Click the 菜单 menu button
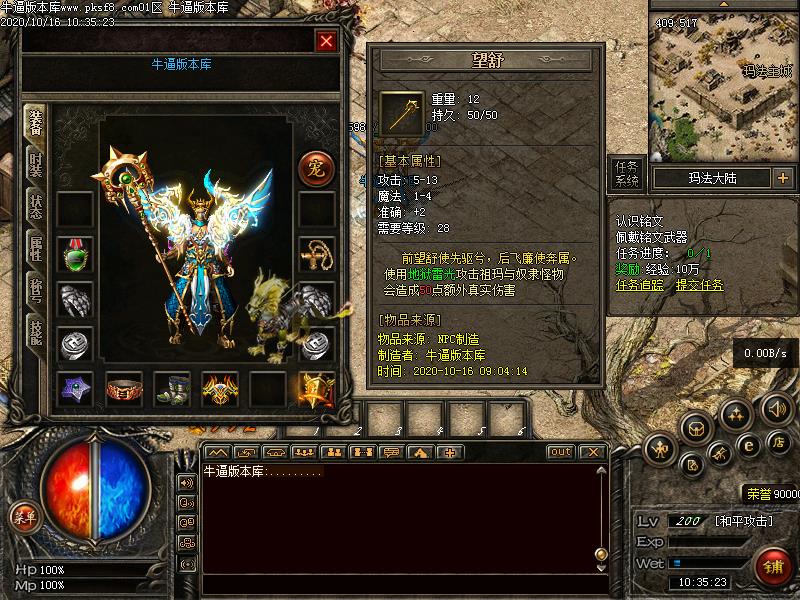The image size is (800, 600). coord(24,517)
